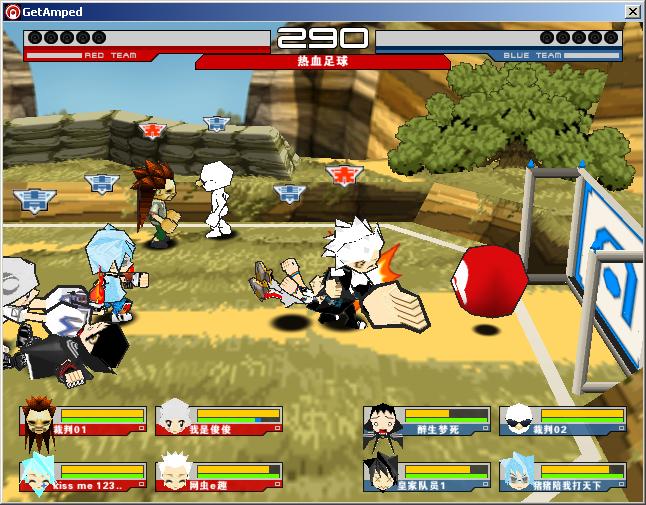Select player panel 醉生梦死
The height and width of the screenshot is (505, 646).
(427, 419)
